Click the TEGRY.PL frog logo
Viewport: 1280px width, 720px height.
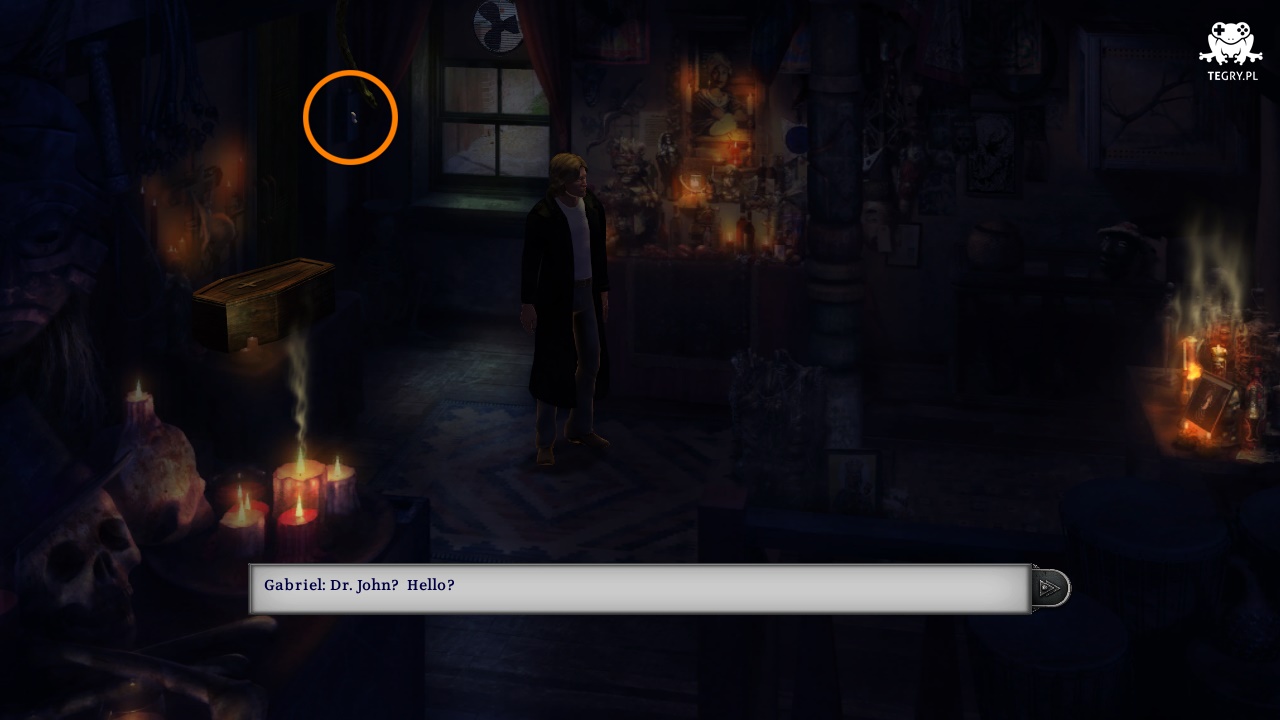point(1230,50)
